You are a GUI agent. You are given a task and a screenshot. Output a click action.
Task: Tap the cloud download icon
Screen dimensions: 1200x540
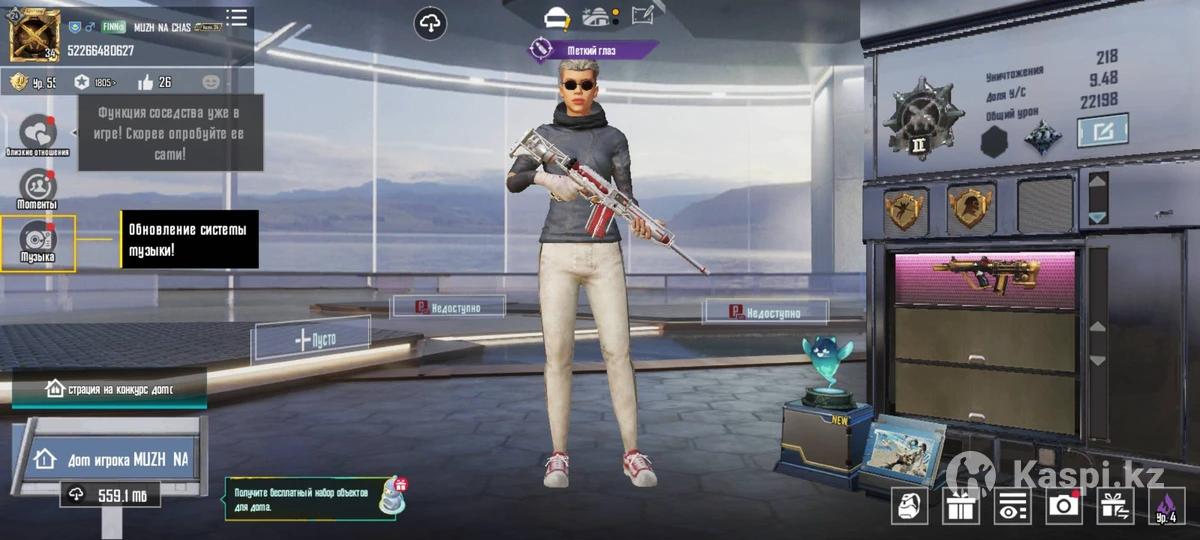[430, 22]
